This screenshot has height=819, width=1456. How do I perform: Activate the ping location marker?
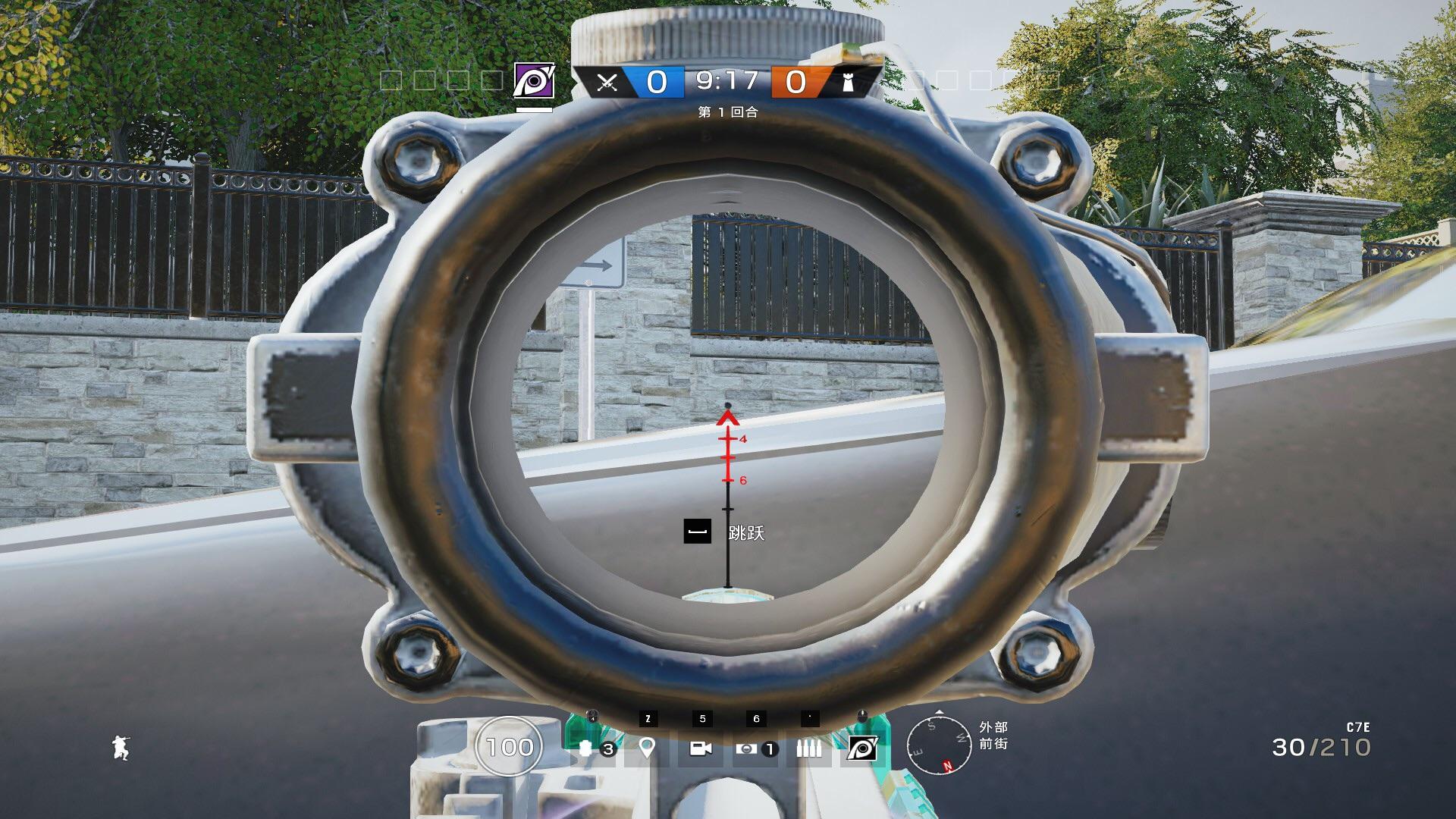click(x=646, y=748)
